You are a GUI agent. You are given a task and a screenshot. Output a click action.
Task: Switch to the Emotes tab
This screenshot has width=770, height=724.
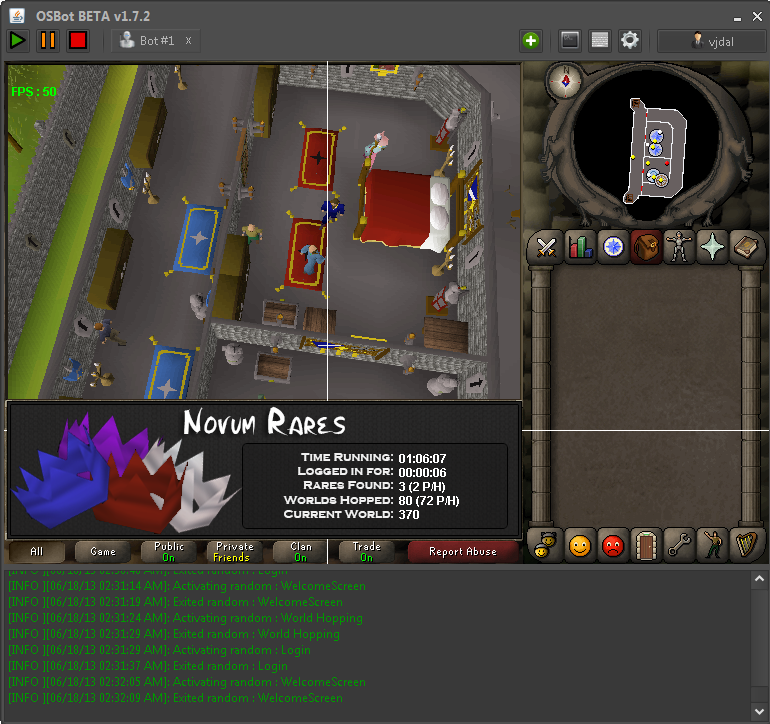click(x=712, y=546)
